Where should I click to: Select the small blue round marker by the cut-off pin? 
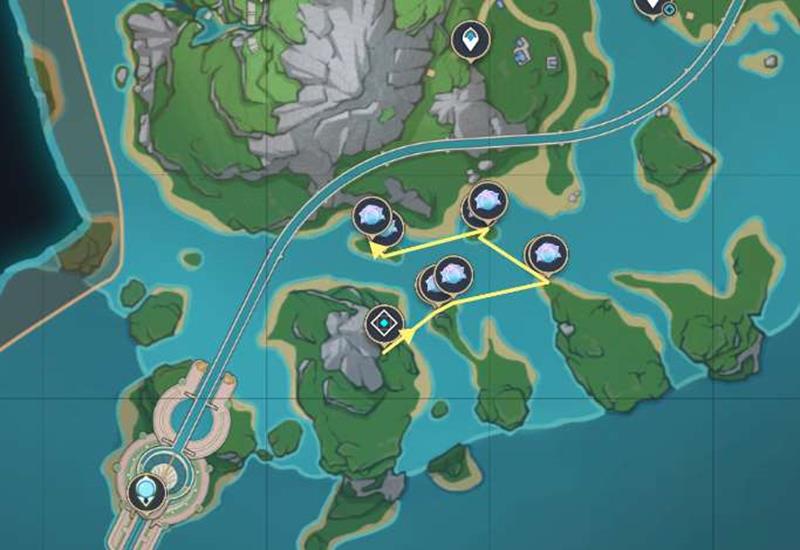click(669, 10)
